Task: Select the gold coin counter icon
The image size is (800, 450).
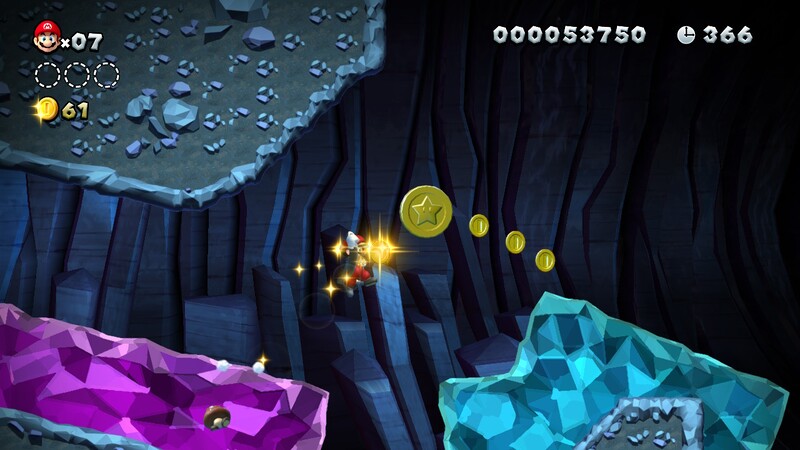Action: coord(46,109)
